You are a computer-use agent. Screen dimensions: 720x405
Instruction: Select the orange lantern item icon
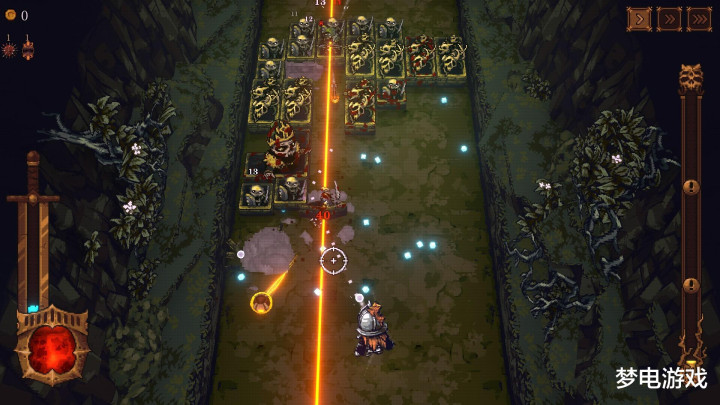click(x=28, y=48)
